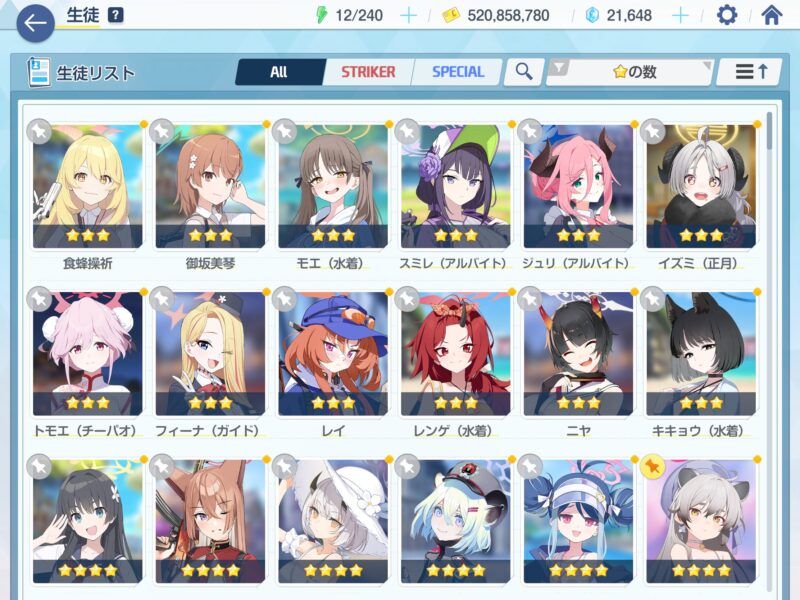
Task: Open the star count sort dropdown
Action: 629,72
